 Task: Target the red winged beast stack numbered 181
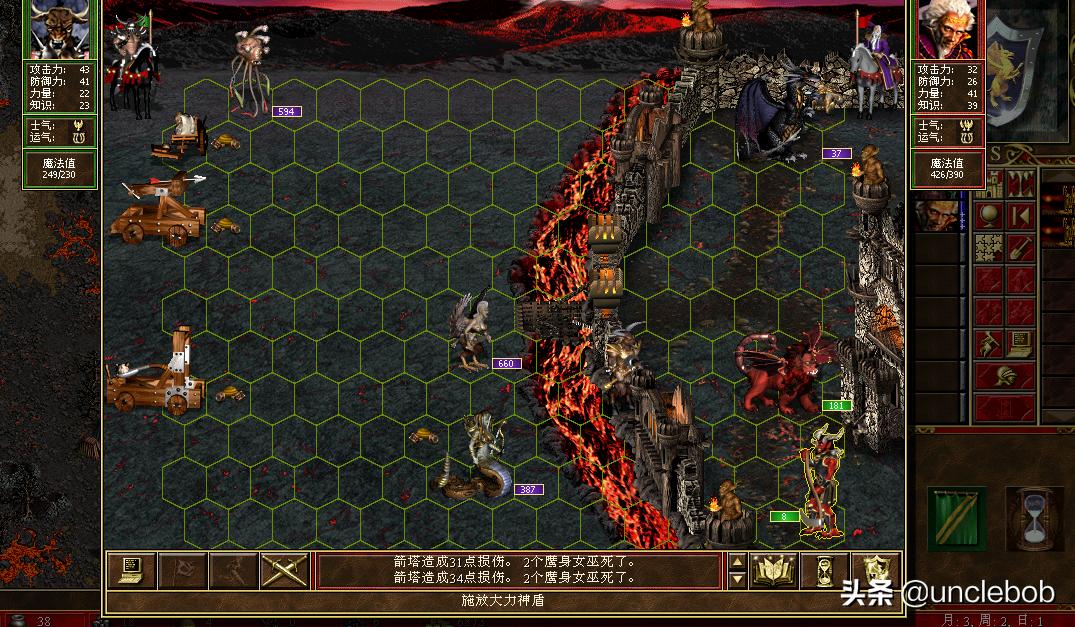783,375
